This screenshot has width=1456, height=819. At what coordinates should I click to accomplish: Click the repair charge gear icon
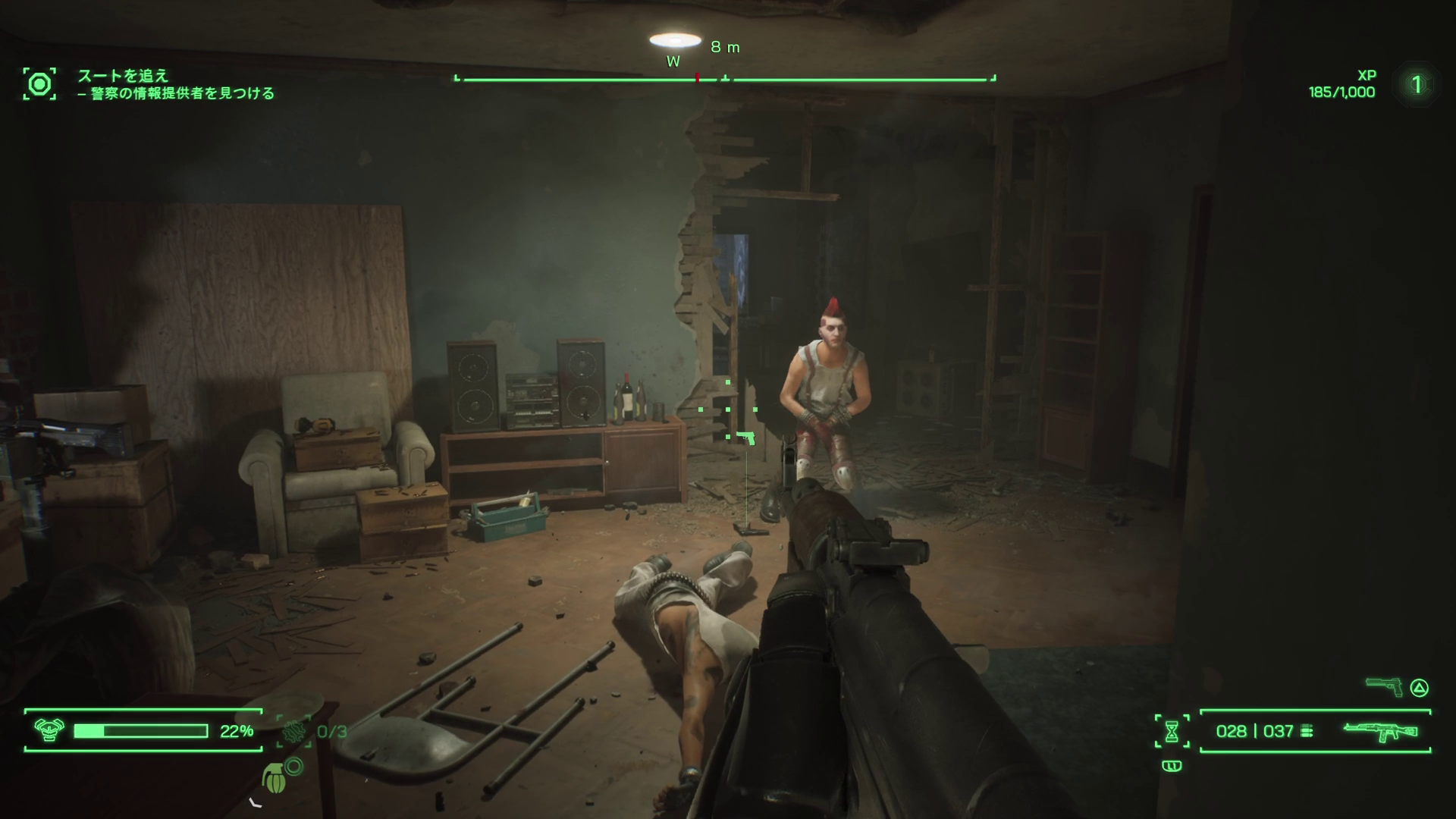tap(293, 731)
